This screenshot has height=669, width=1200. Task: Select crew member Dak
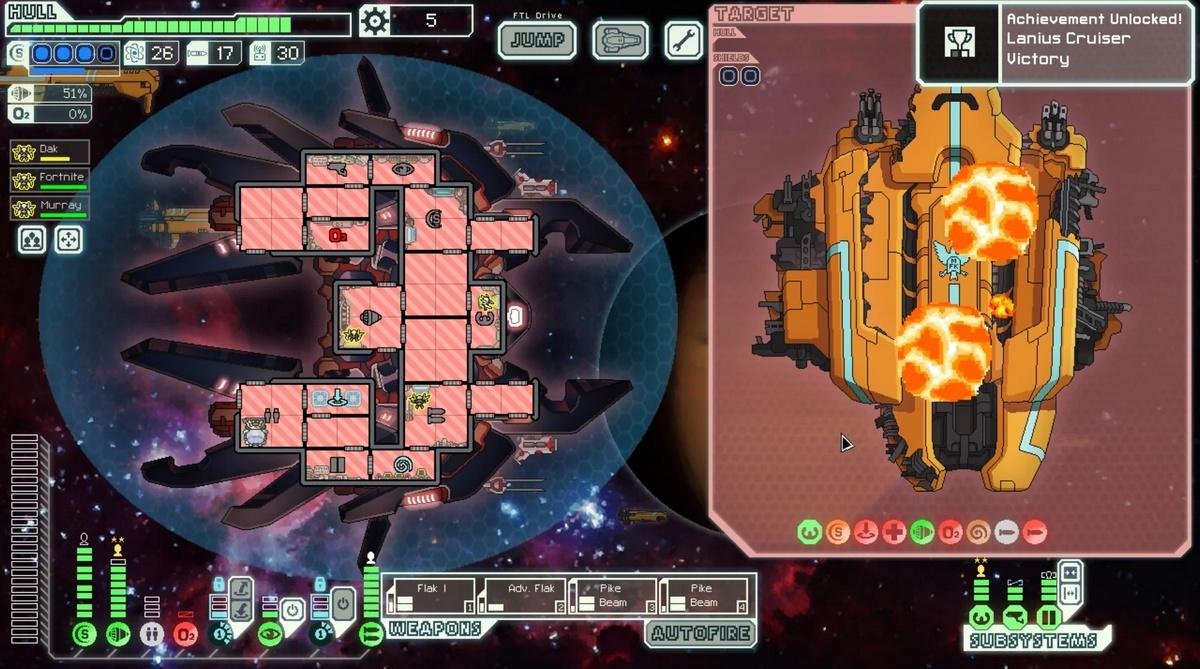[x=50, y=152]
